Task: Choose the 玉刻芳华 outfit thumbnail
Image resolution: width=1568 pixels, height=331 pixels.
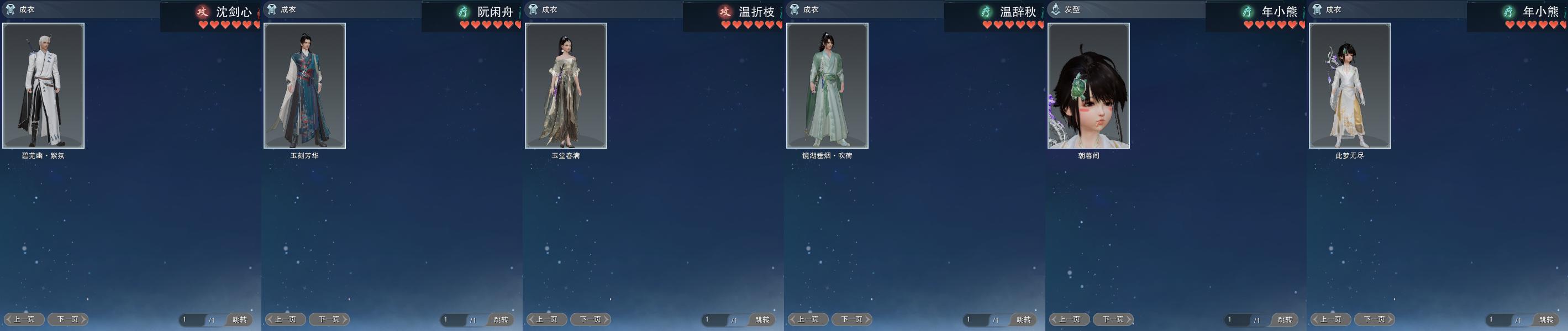Action: [x=304, y=86]
